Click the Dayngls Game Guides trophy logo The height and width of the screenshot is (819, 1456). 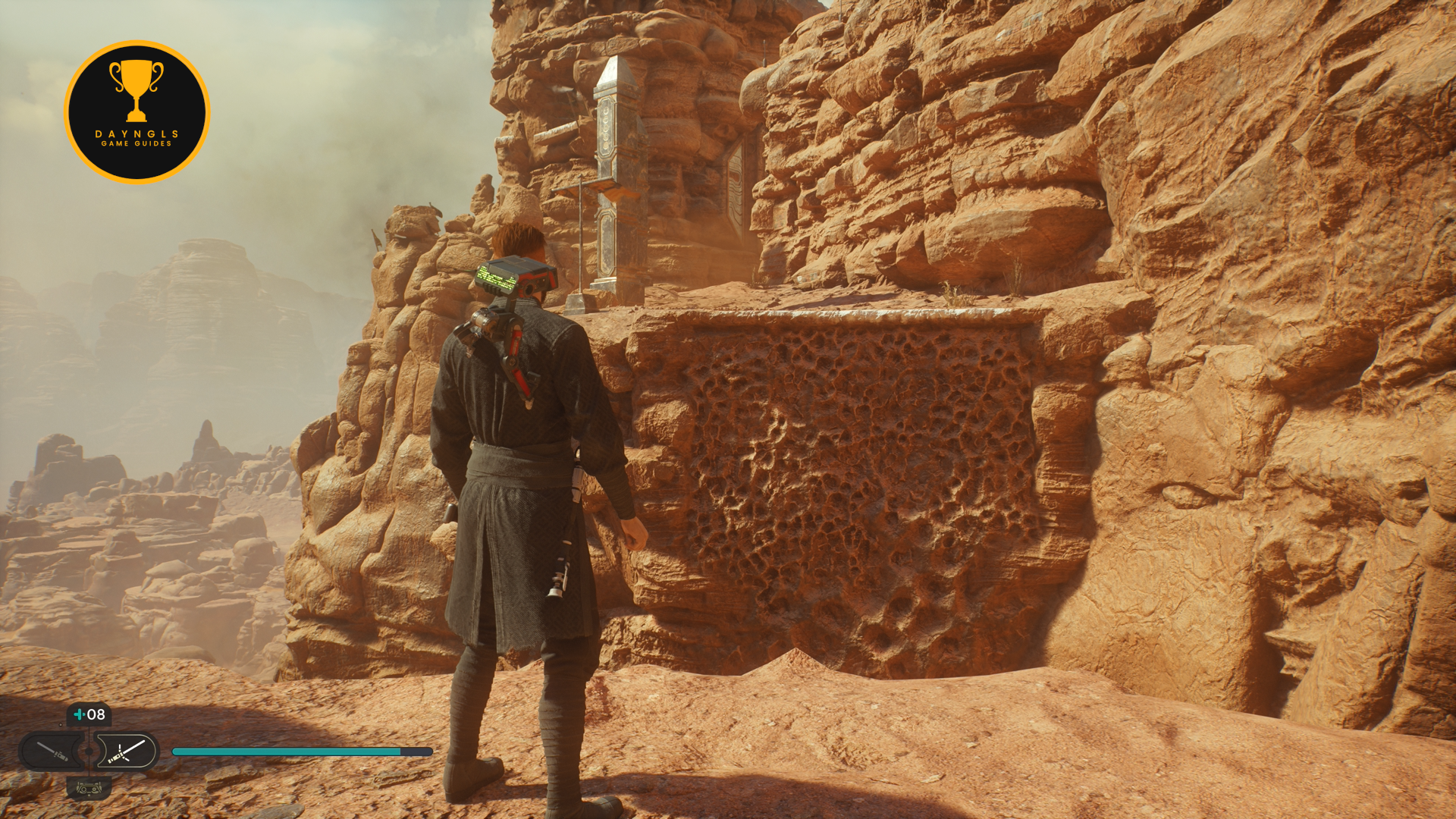[137, 112]
